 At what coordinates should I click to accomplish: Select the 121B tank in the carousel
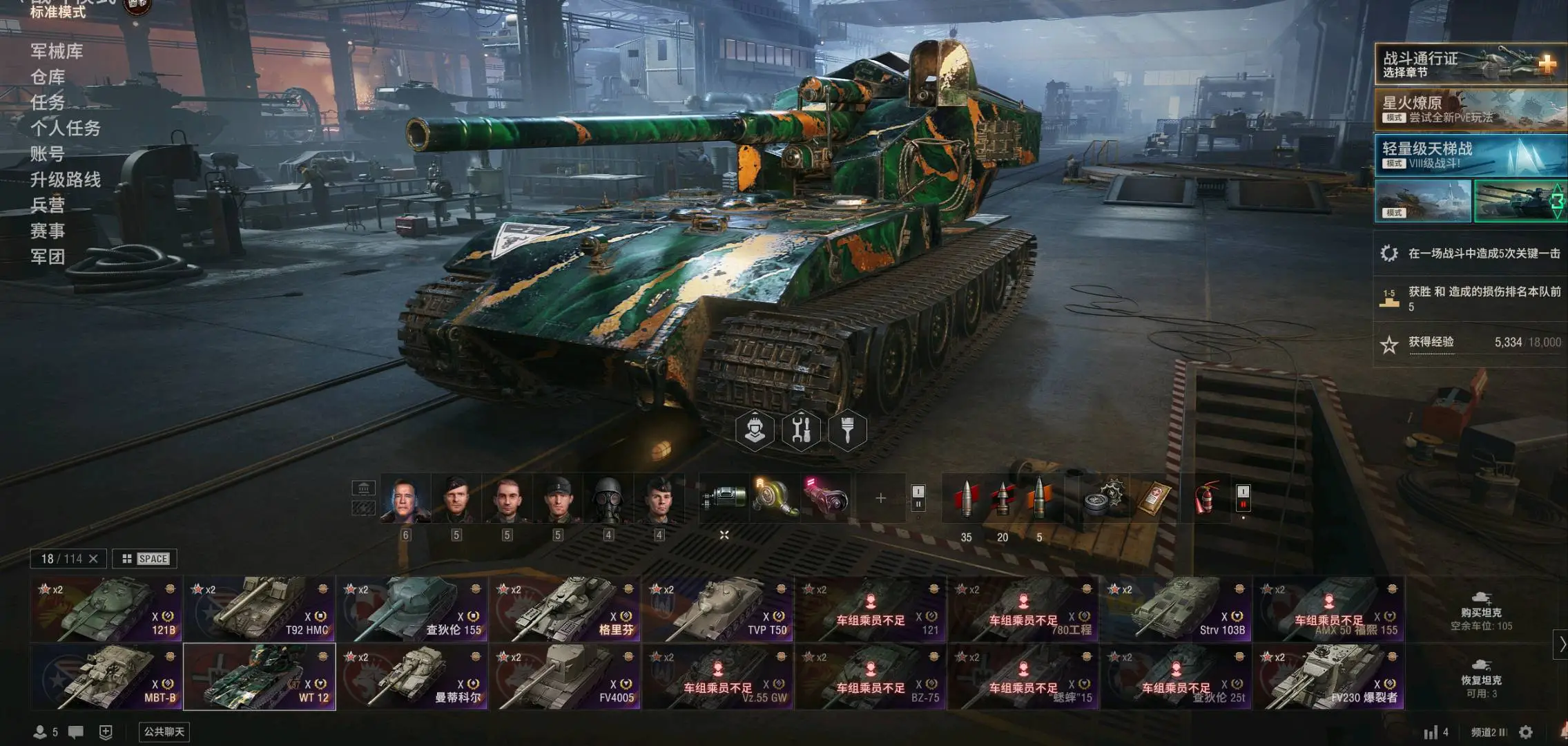(106, 609)
